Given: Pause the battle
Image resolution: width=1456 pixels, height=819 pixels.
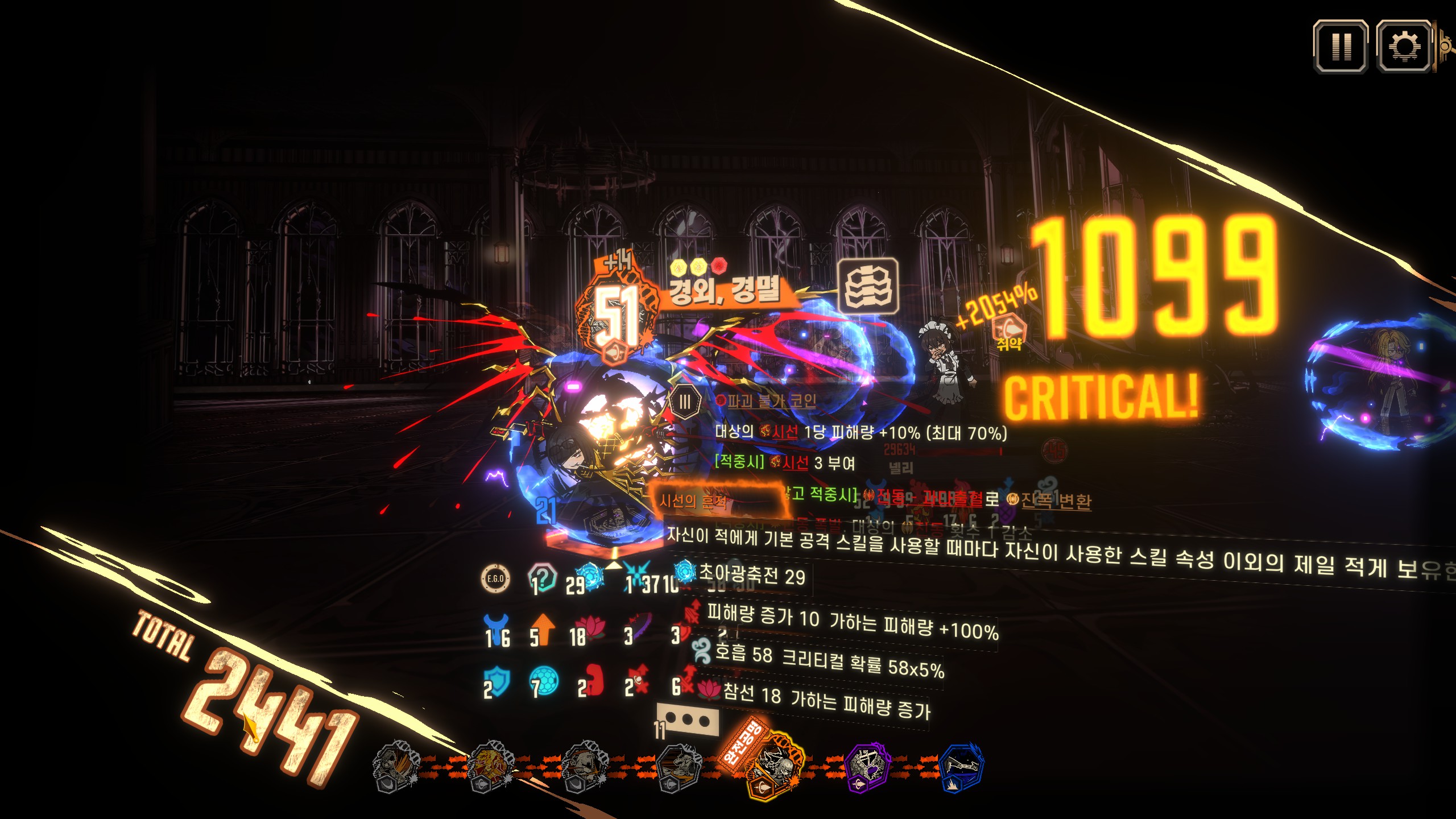Looking at the screenshot, I should (1341, 47).
